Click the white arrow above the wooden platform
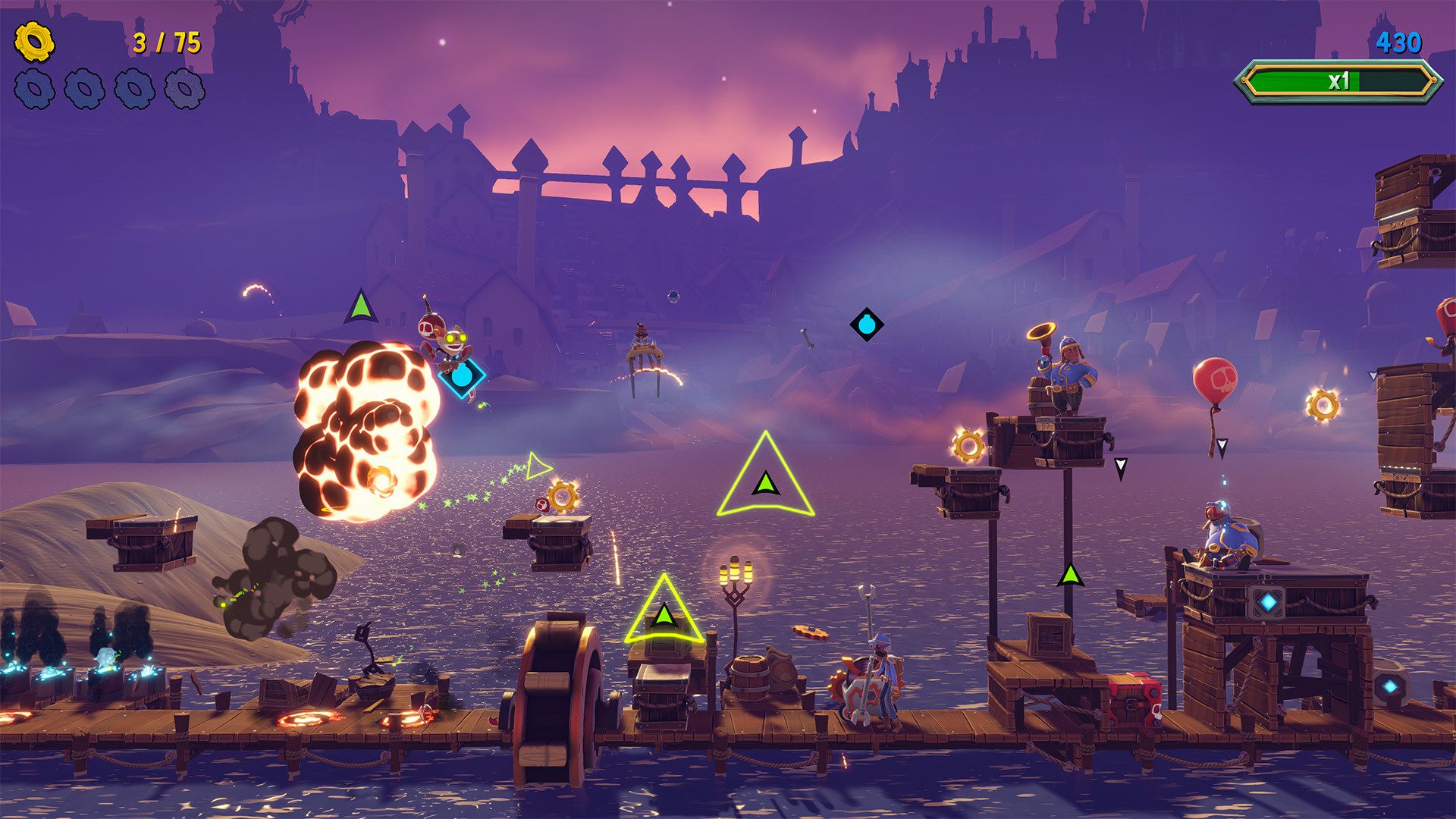The width and height of the screenshot is (1456, 819). (x=1121, y=466)
